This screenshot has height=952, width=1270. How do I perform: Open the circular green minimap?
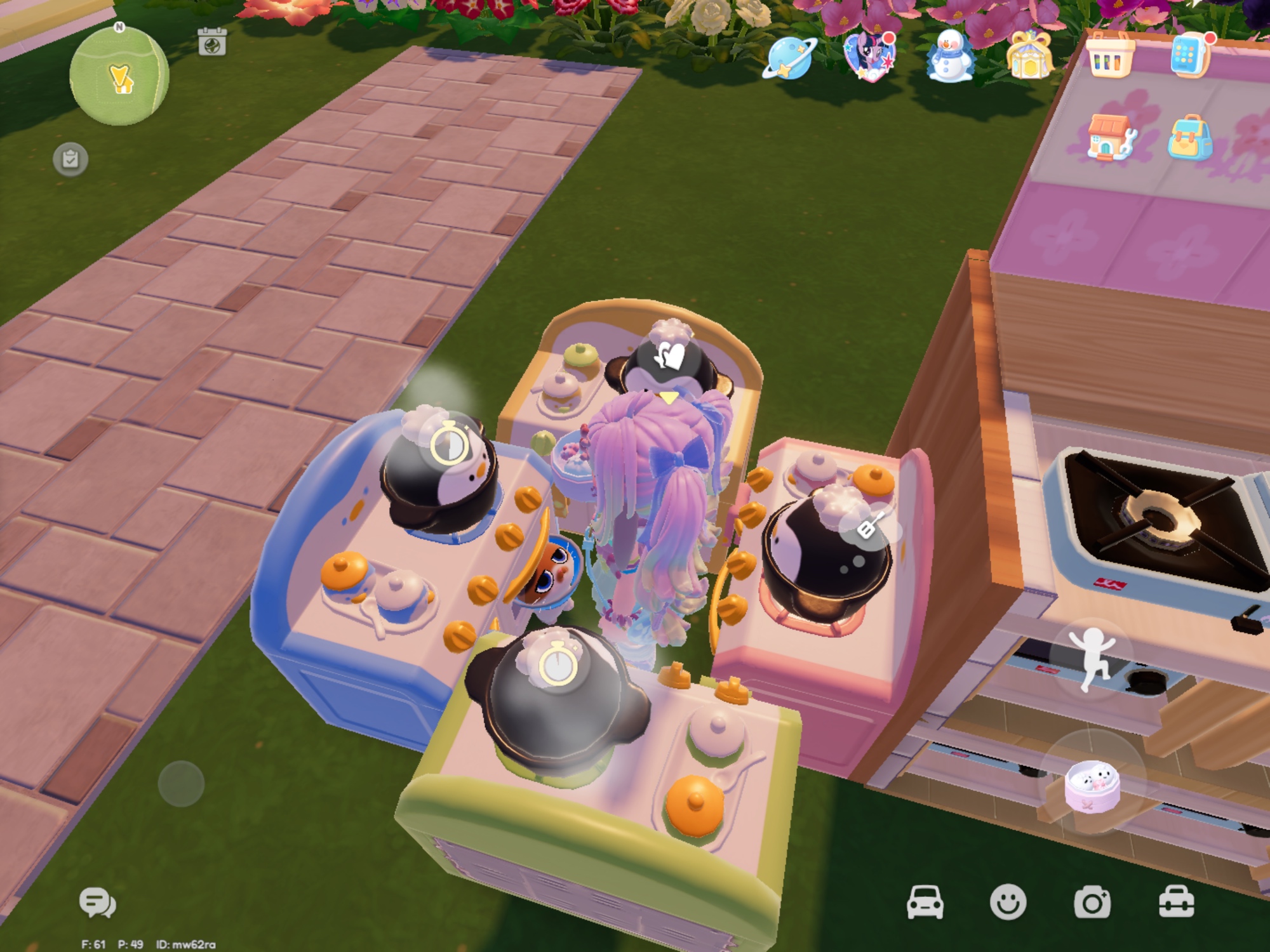[119, 77]
